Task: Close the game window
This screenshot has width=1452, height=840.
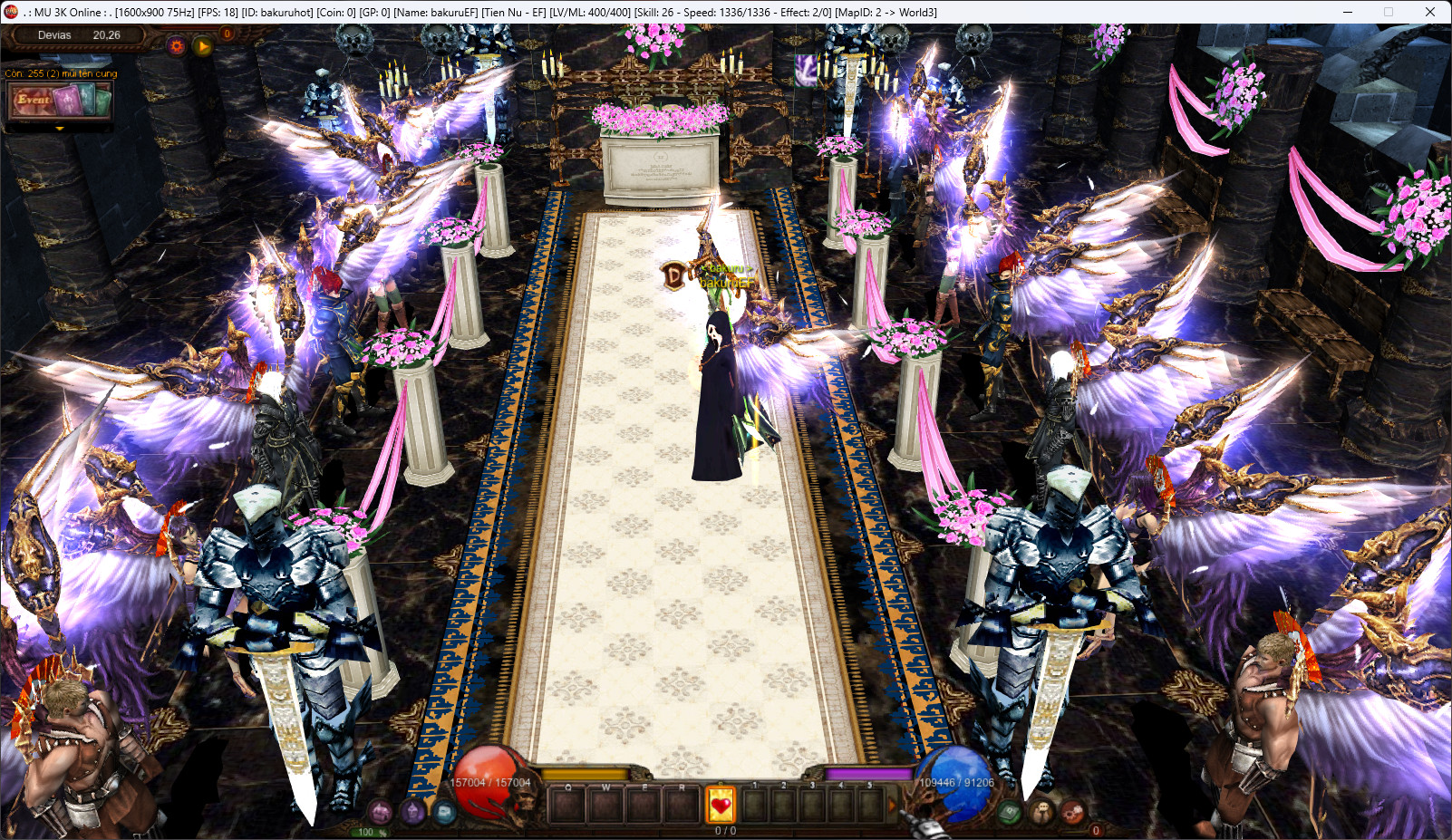Action: (x=1429, y=12)
